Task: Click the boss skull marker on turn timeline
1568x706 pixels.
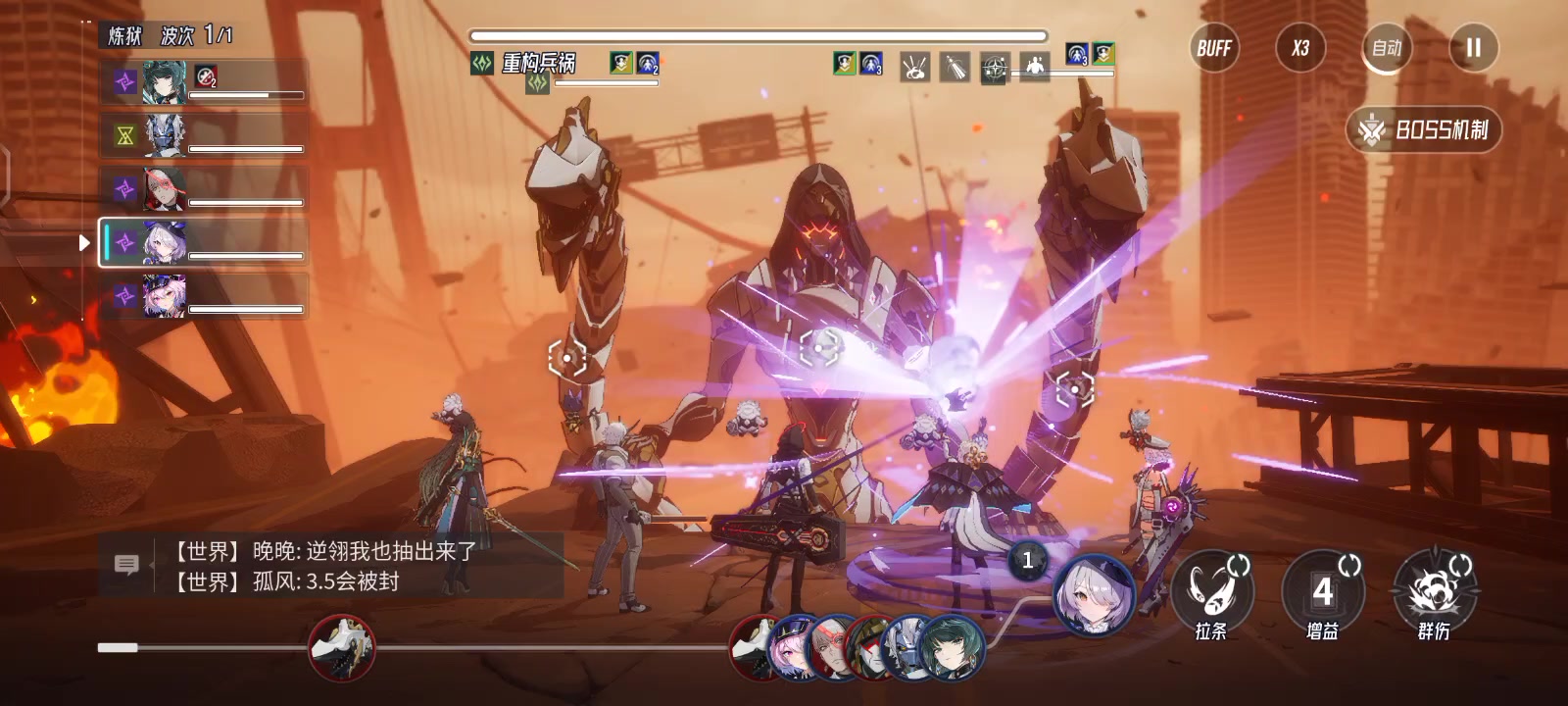Action: pyautogui.click(x=342, y=647)
